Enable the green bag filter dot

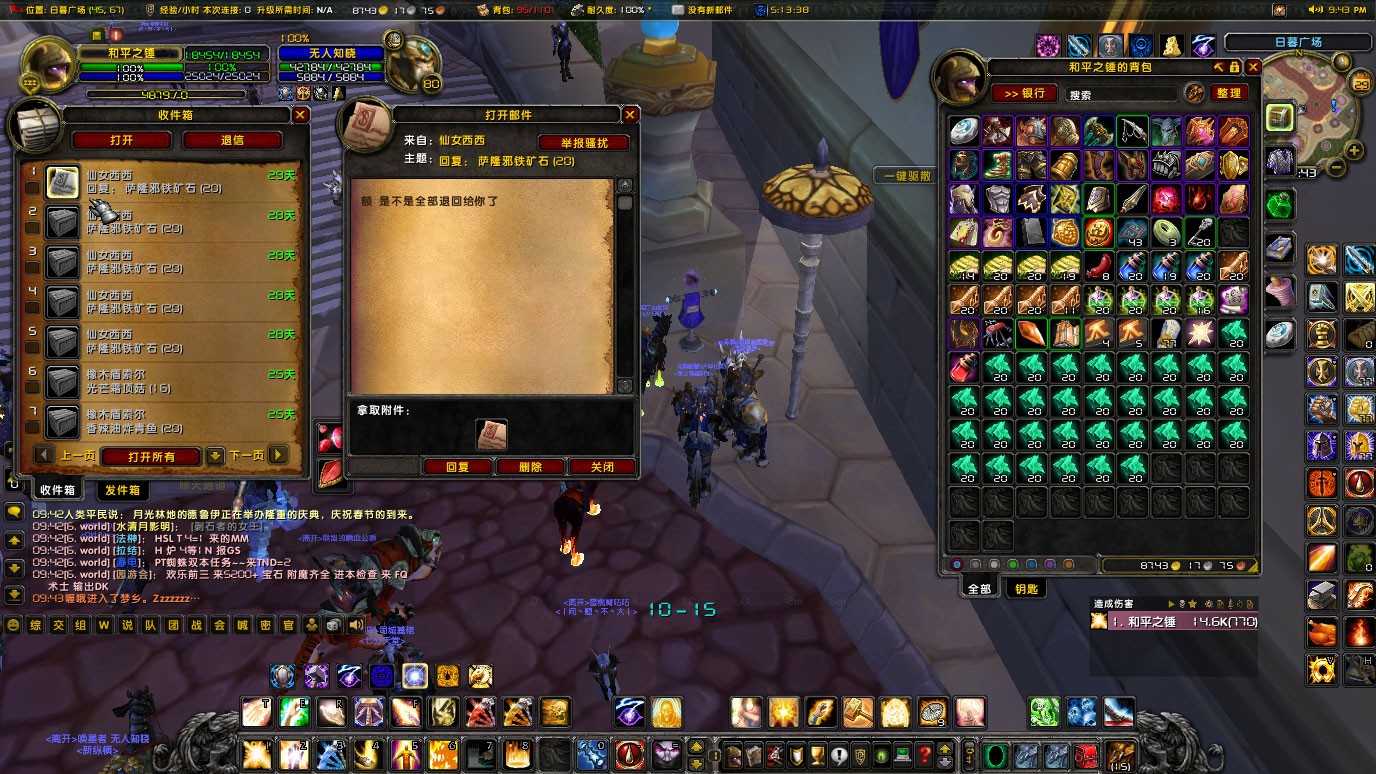click(x=1011, y=566)
